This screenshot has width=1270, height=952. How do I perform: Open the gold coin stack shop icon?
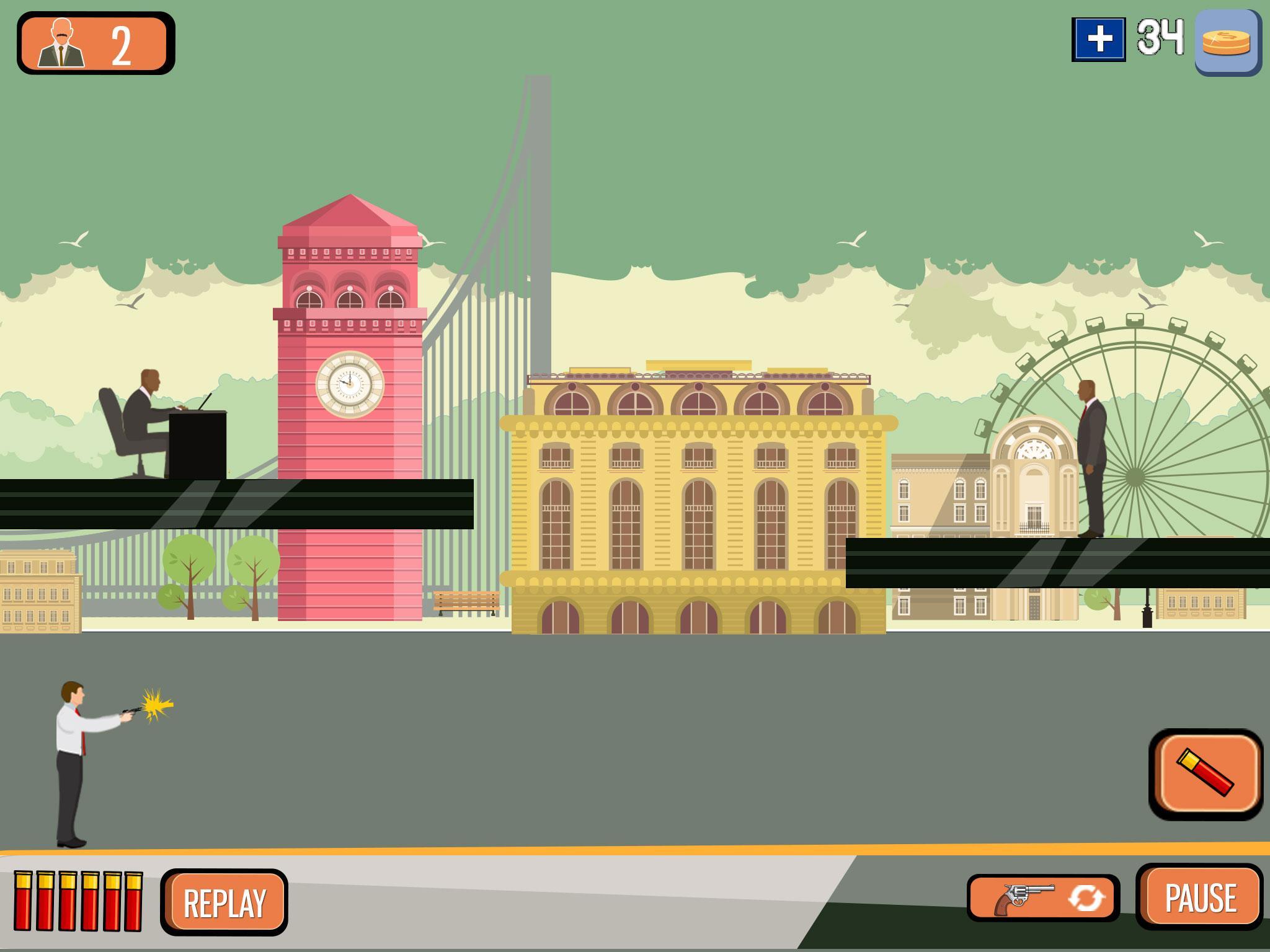pyautogui.click(x=1227, y=42)
